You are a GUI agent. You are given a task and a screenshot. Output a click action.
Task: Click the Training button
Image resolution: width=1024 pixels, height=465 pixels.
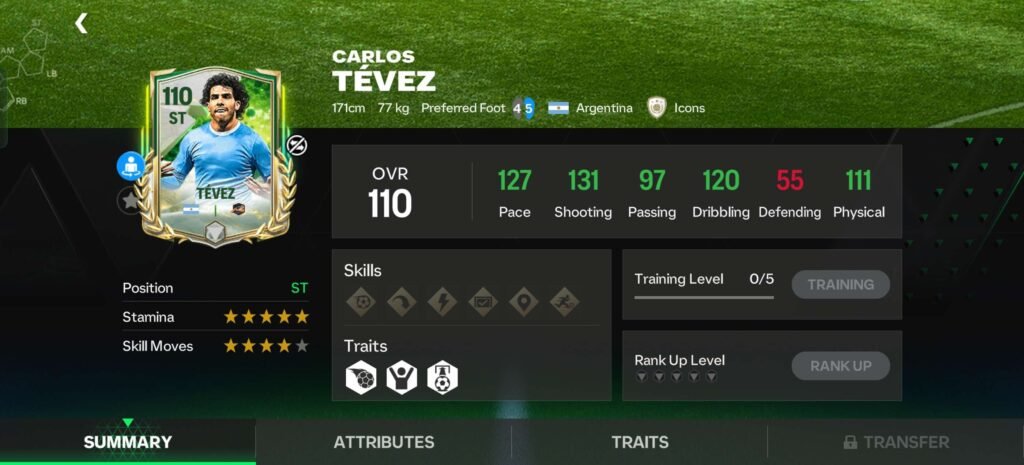[840, 284]
